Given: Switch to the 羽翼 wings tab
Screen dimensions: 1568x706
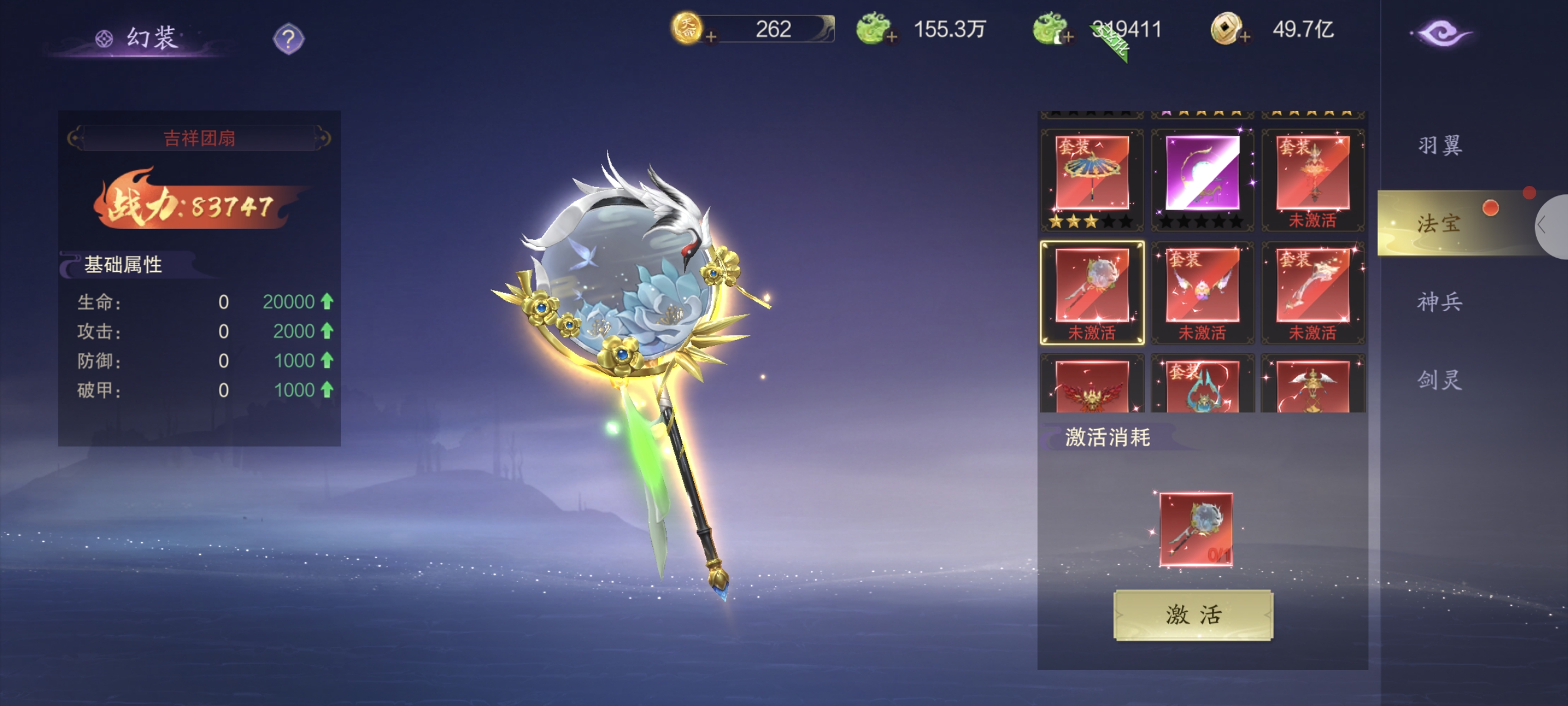Looking at the screenshot, I should pyautogui.click(x=1439, y=146).
